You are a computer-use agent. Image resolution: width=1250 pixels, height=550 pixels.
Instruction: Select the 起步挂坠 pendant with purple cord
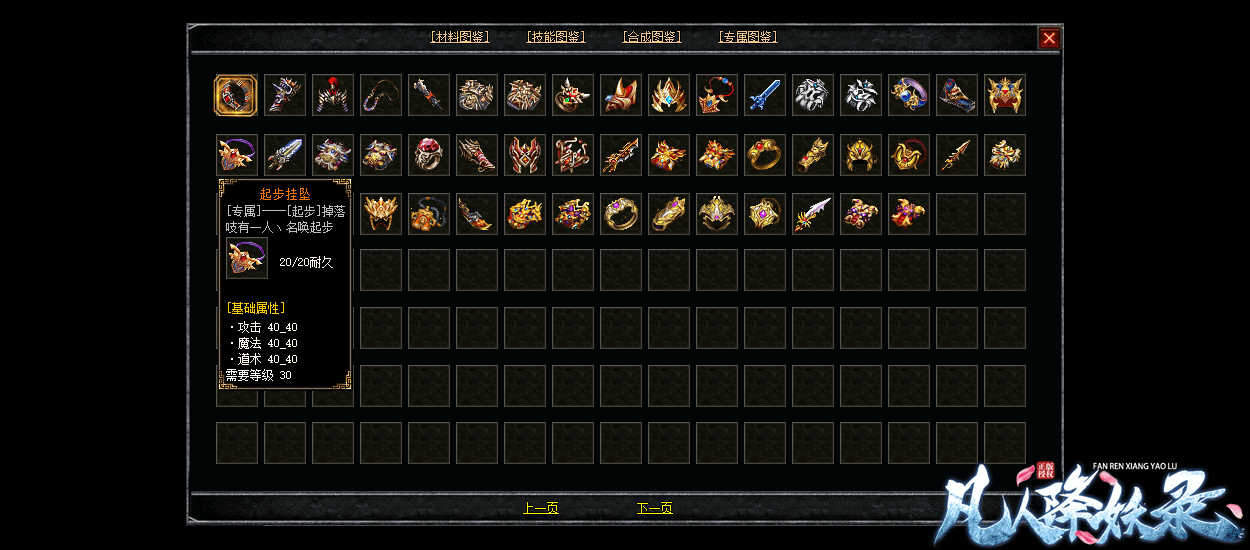tap(237, 155)
